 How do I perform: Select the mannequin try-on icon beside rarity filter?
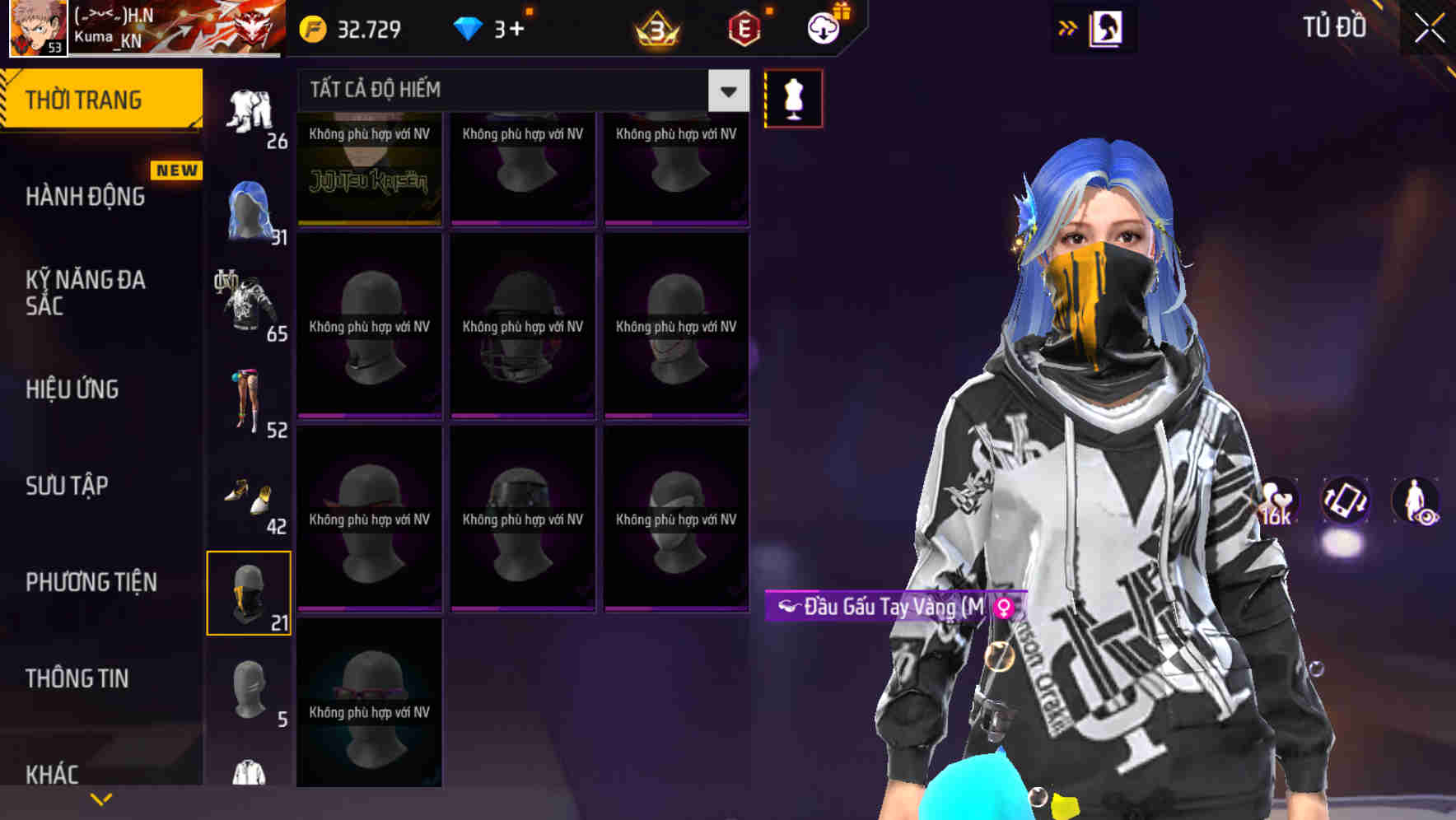tap(793, 97)
